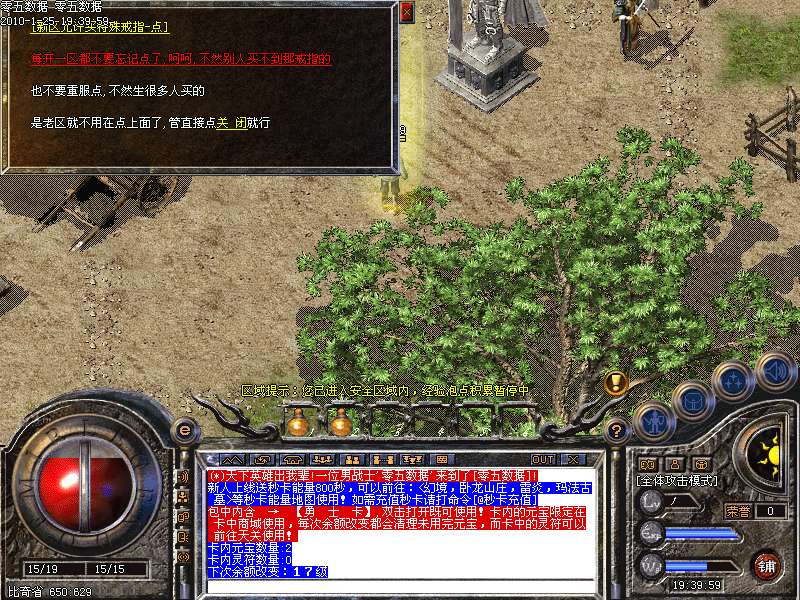This screenshot has width=800, height=600.
Task: Open the character equipment panel button
Action: tap(653, 423)
